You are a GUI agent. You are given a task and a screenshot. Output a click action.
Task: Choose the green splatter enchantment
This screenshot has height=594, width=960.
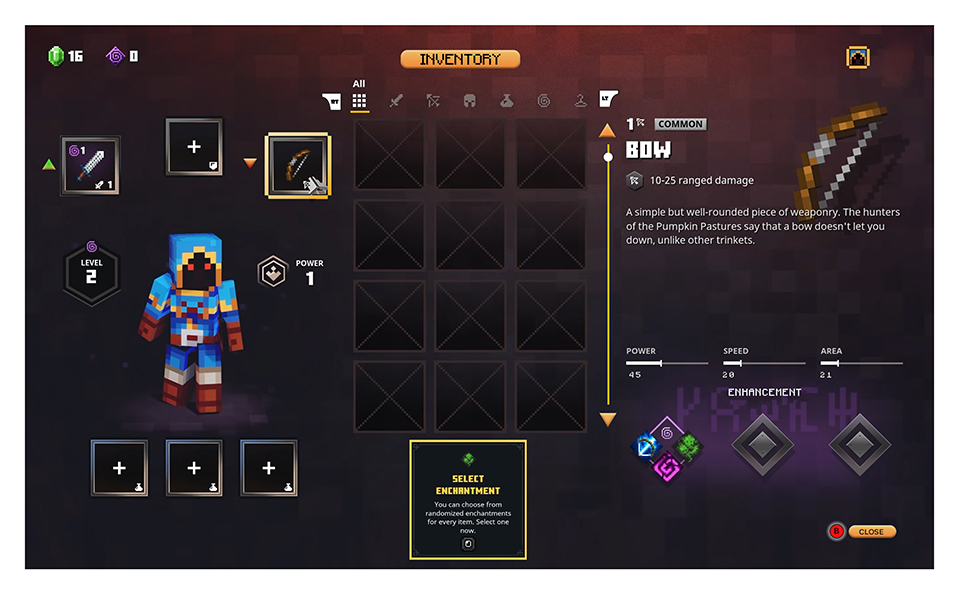(x=688, y=446)
